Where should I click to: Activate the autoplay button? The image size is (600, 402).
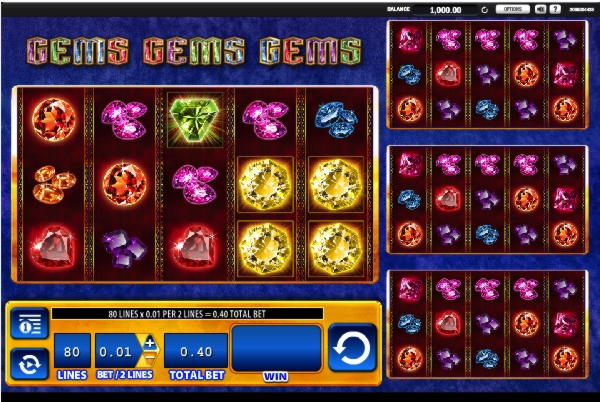pyautogui.click(x=30, y=362)
